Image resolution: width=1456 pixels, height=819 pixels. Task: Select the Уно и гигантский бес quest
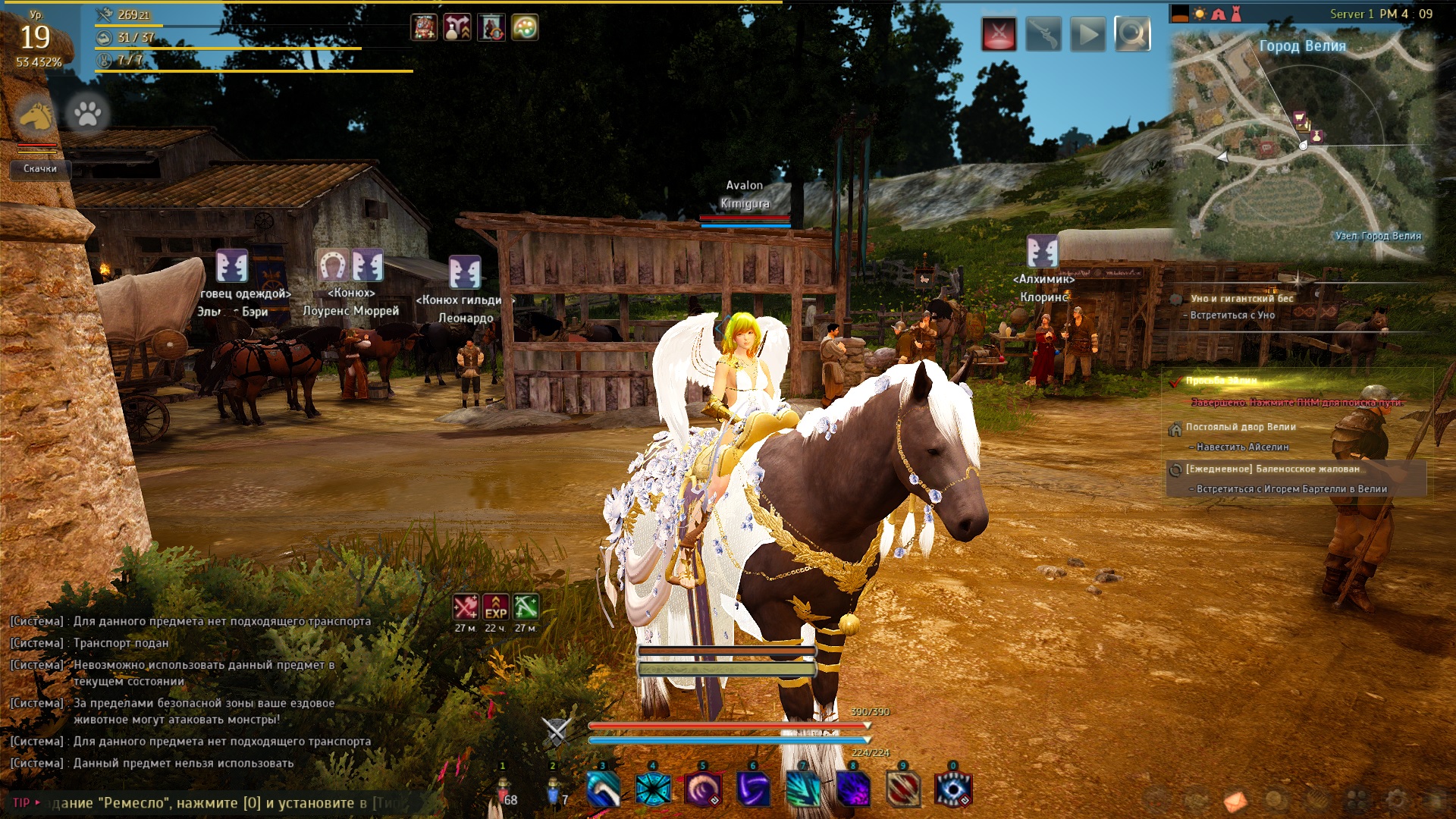[x=1241, y=298]
